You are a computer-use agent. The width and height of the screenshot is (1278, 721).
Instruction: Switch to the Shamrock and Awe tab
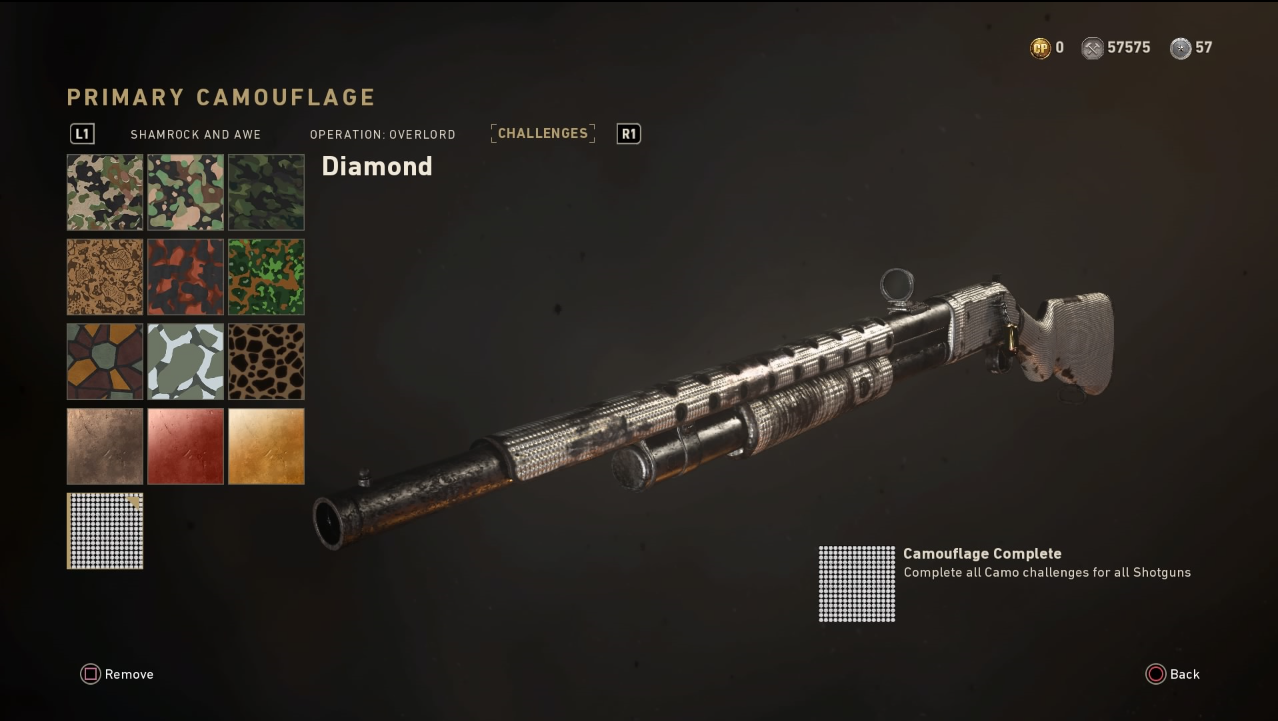[195, 134]
